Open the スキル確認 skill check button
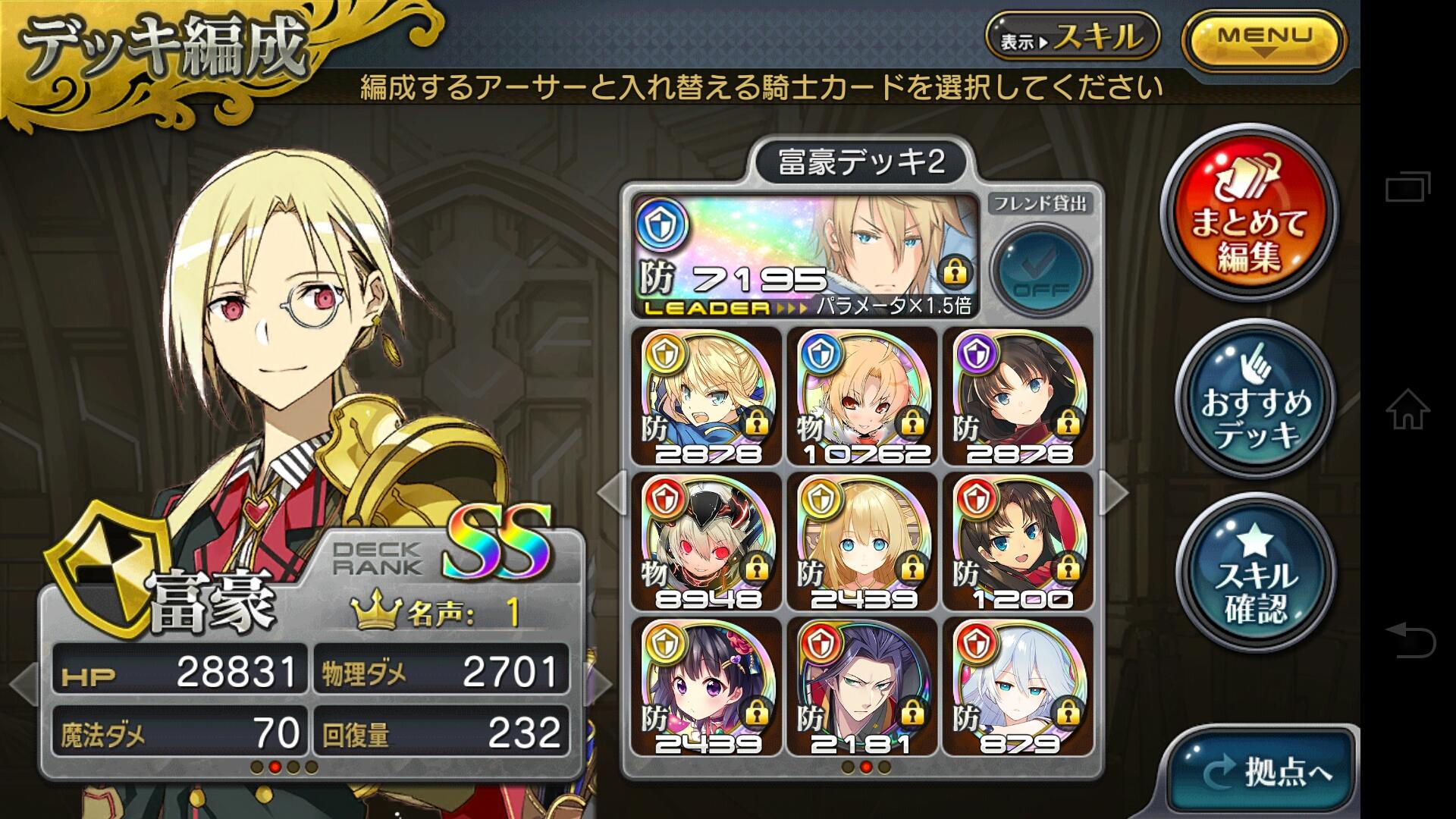Image resolution: width=1456 pixels, height=819 pixels. pos(1255,574)
